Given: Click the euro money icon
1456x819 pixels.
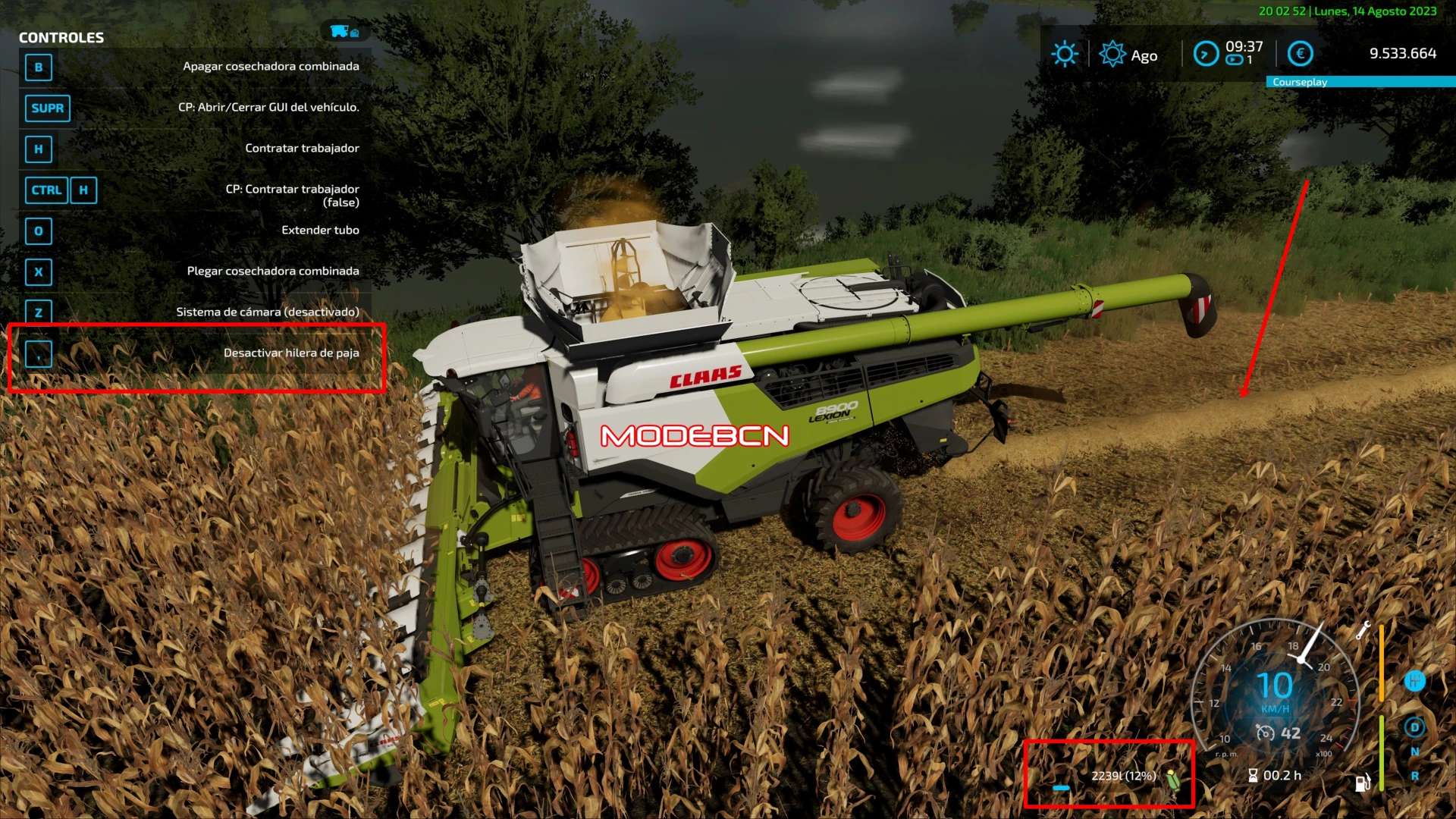Looking at the screenshot, I should [x=1301, y=54].
